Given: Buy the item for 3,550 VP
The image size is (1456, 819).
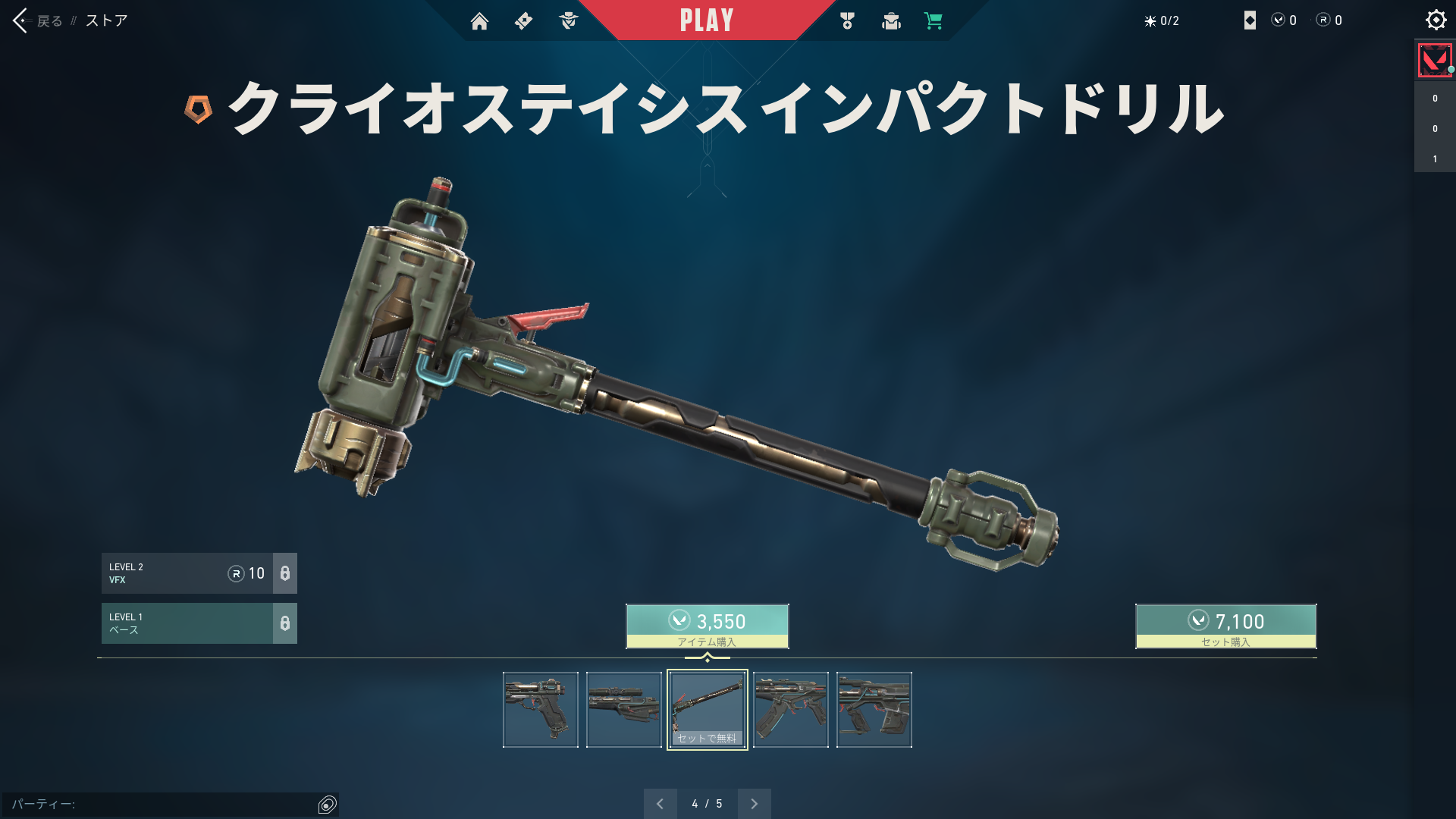Looking at the screenshot, I should pos(707,626).
